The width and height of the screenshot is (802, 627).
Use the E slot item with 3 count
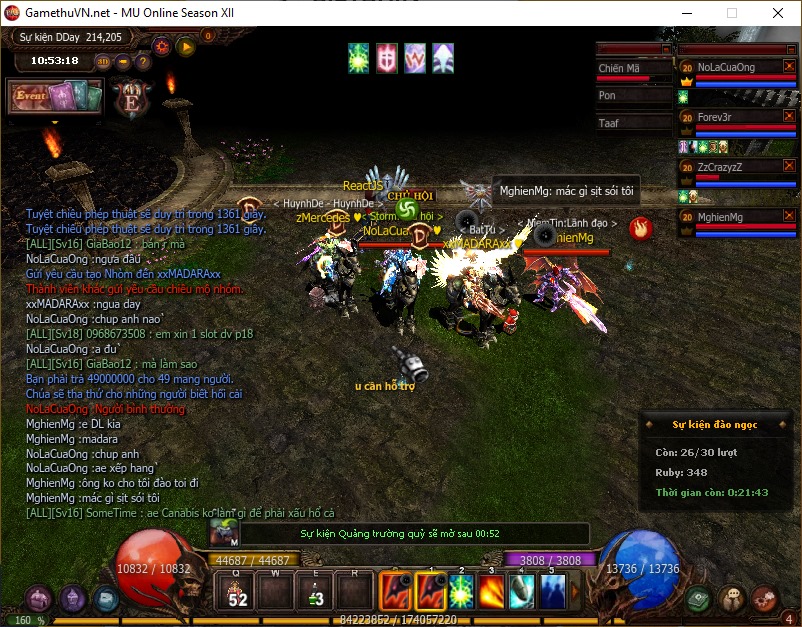tap(316, 593)
